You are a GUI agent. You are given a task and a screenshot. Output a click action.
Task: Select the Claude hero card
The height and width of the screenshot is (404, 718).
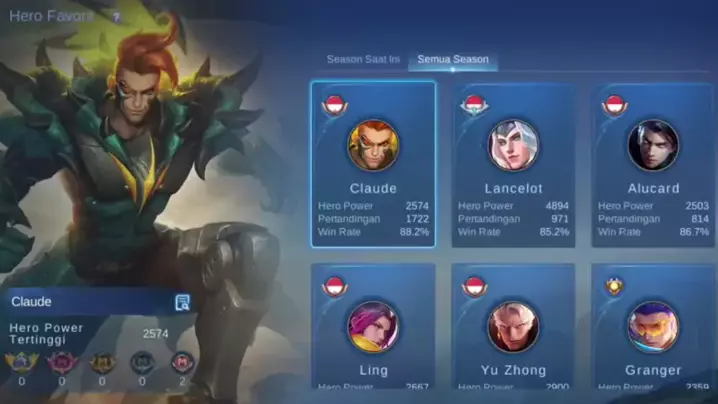[373, 164]
